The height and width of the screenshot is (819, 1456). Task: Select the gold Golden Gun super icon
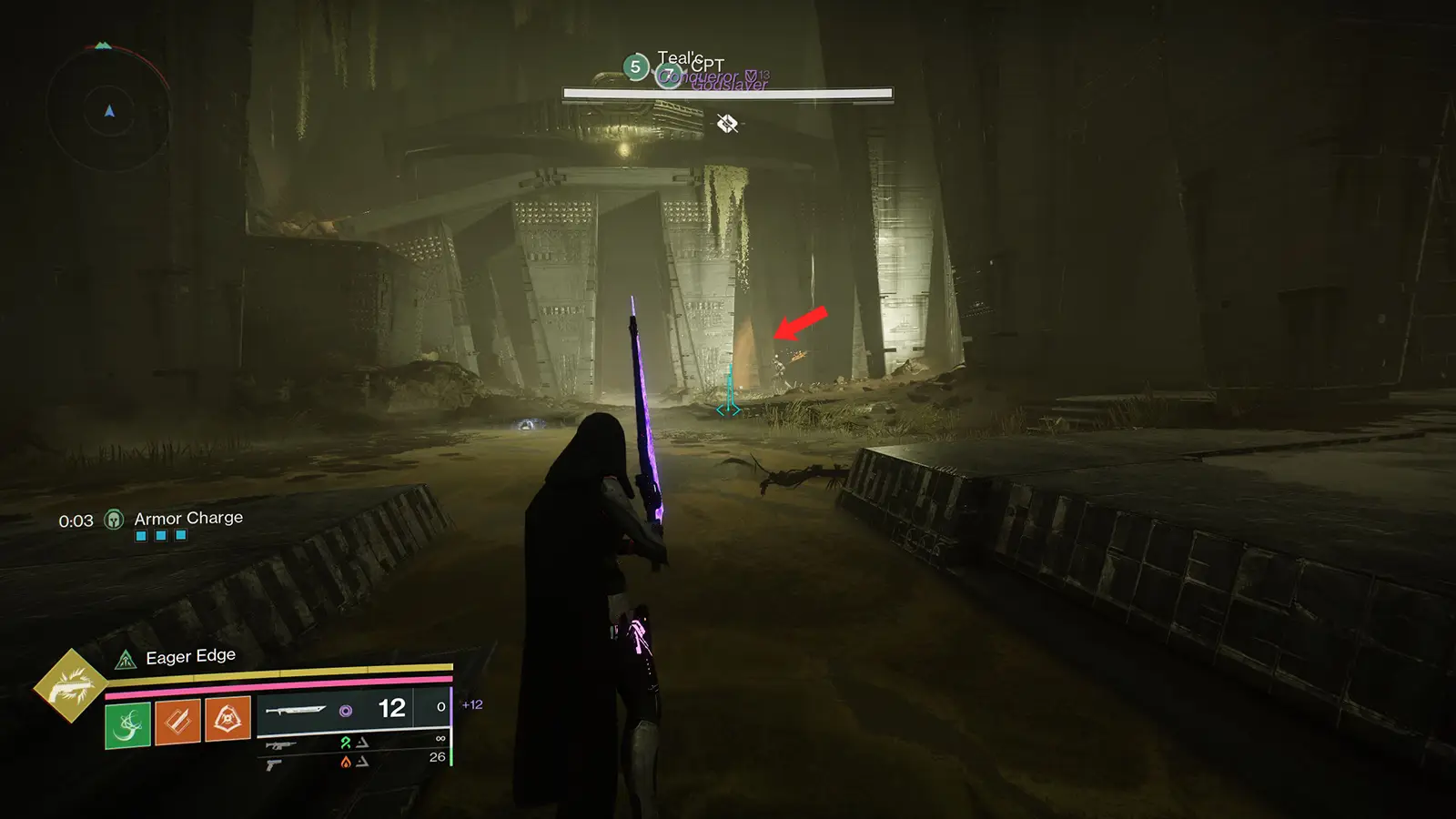[70, 686]
